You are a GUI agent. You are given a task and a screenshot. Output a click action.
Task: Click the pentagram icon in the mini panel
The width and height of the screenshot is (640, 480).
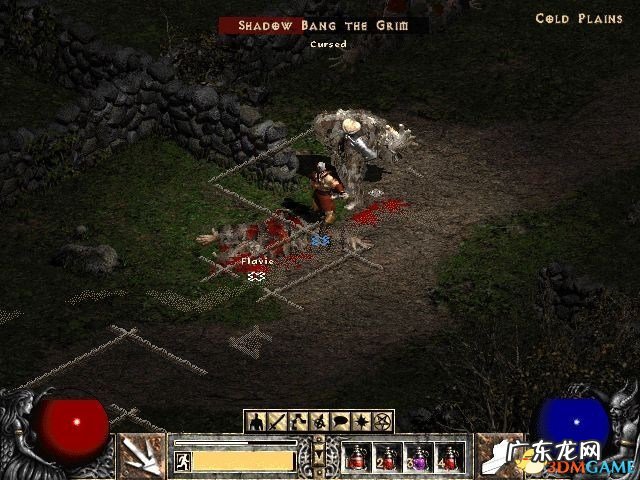click(383, 421)
